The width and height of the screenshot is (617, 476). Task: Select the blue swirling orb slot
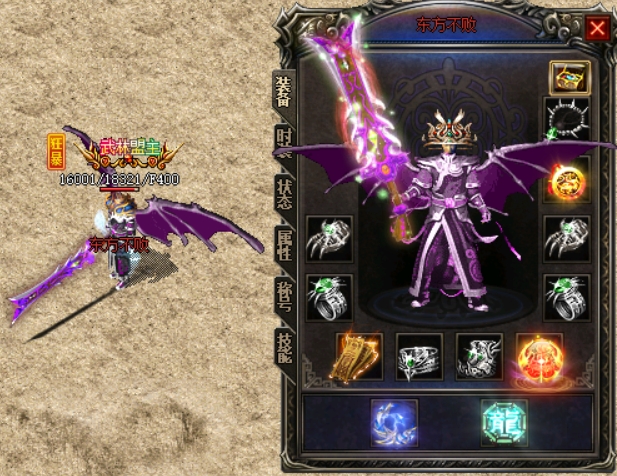(x=393, y=421)
